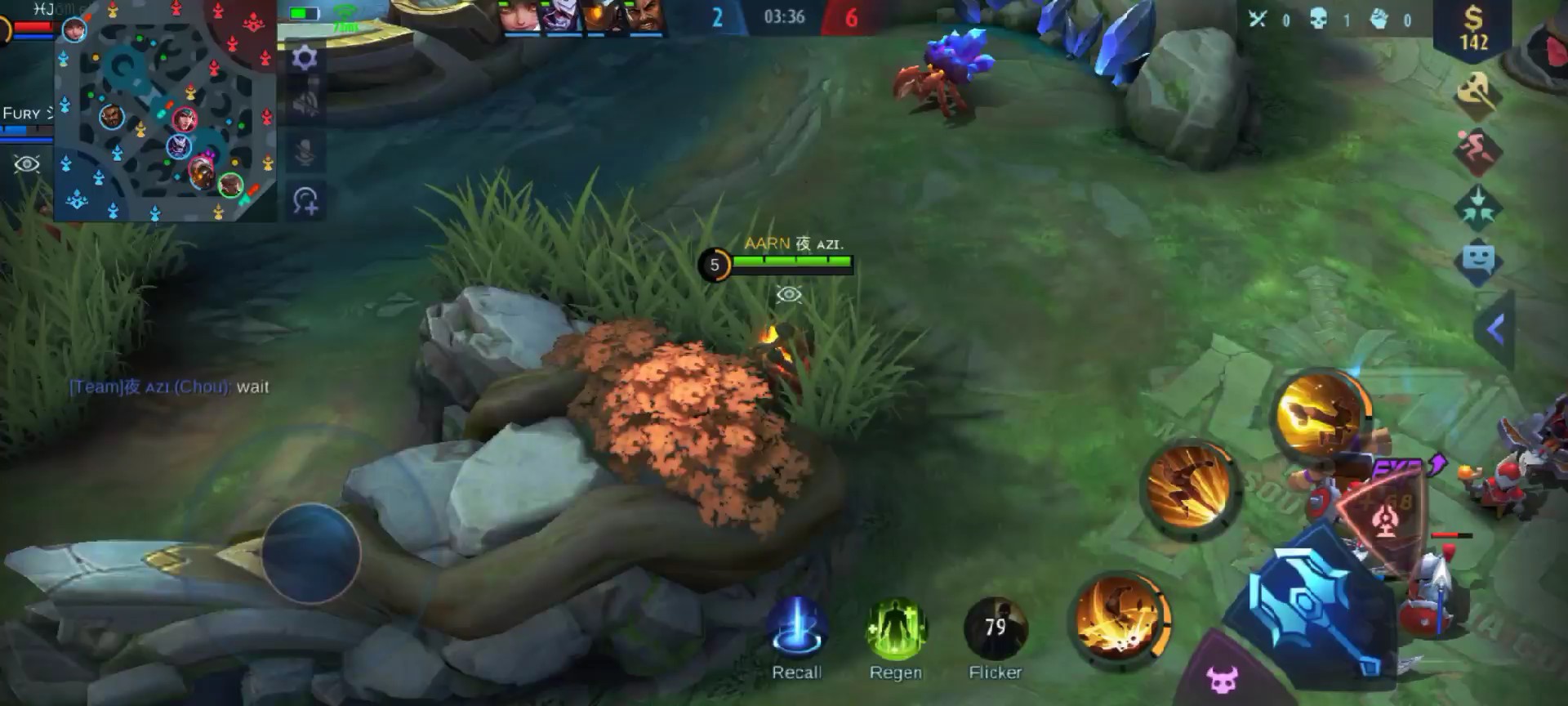
Task: Open the blue quick chat bubble
Action: pos(1478,261)
